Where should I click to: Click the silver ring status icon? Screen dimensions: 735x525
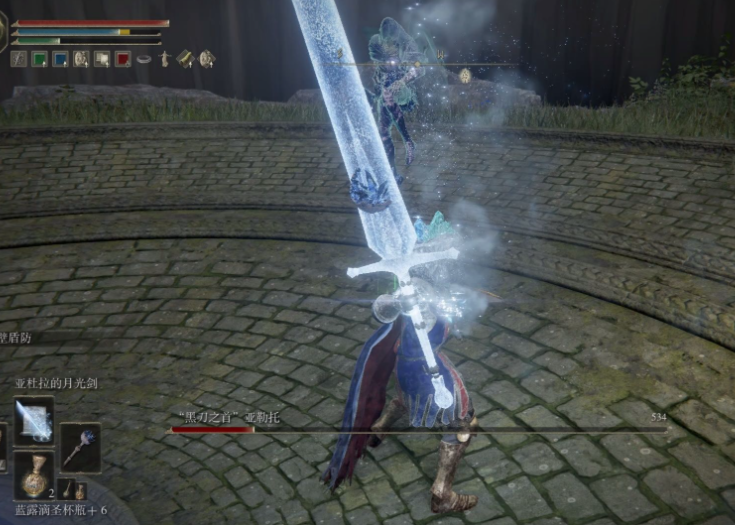point(144,59)
